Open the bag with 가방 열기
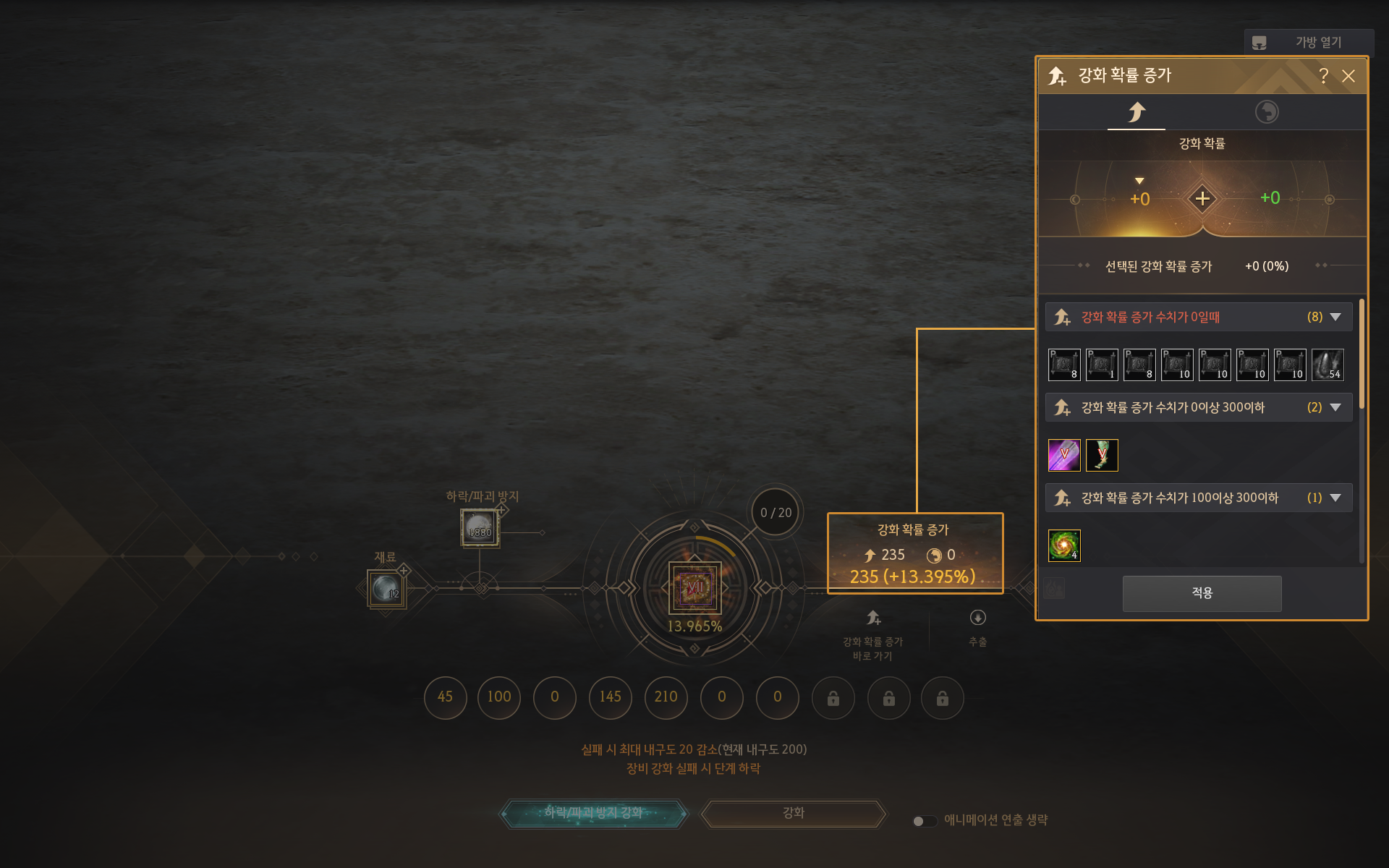Image resolution: width=1389 pixels, height=868 pixels. click(x=1309, y=43)
